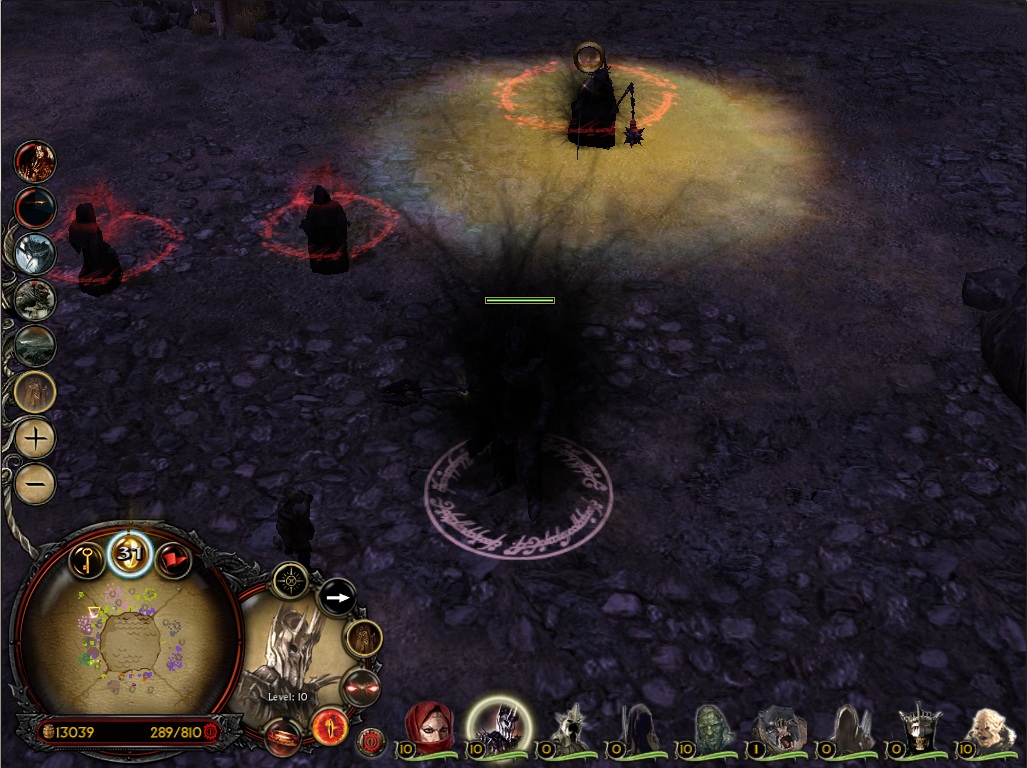Click the compass star stance button
Image resolution: width=1027 pixels, height=768 pixels.
tap(291, 579)
